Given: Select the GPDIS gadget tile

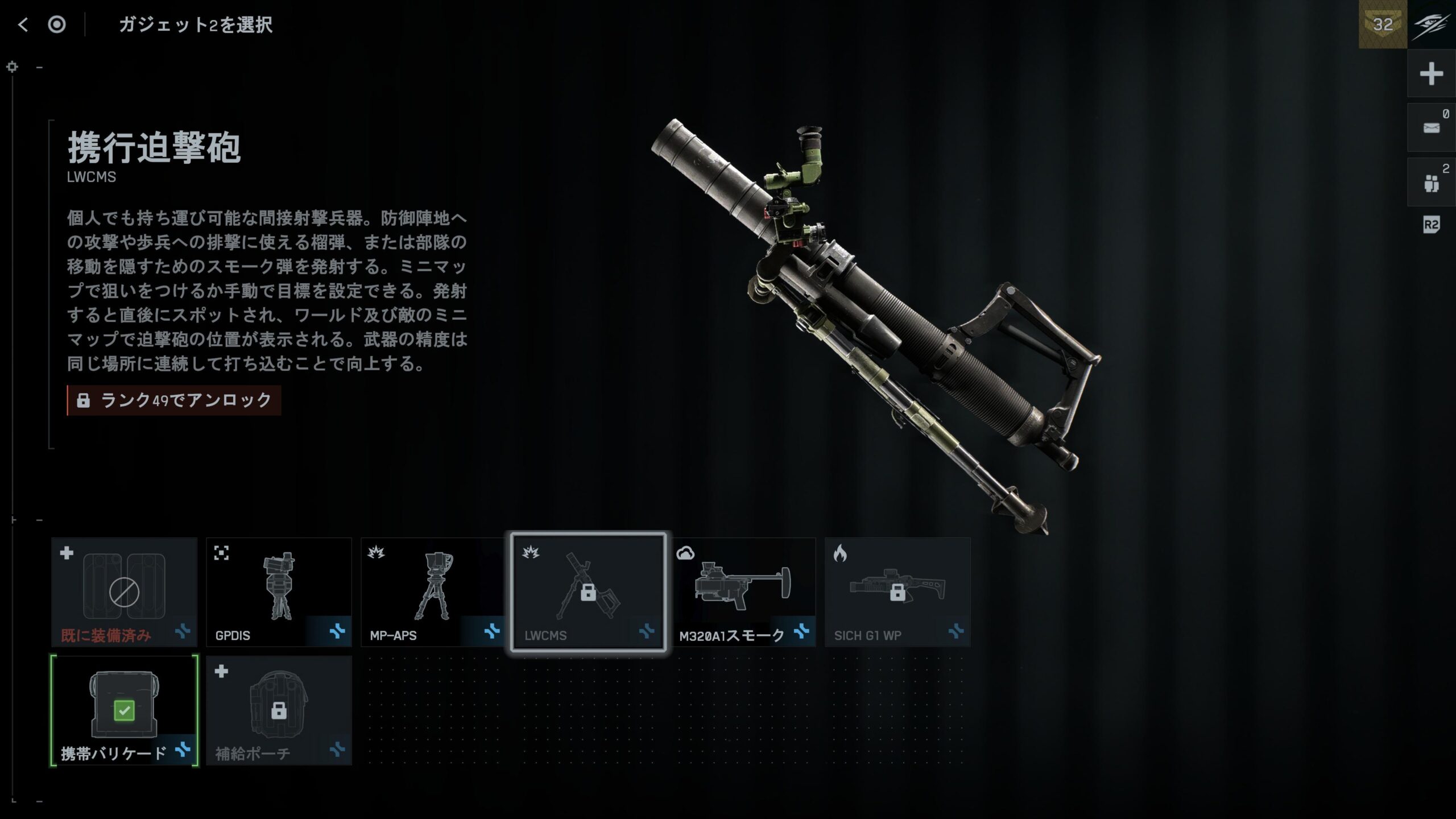Looking at the screenshot, I should 279,591.
